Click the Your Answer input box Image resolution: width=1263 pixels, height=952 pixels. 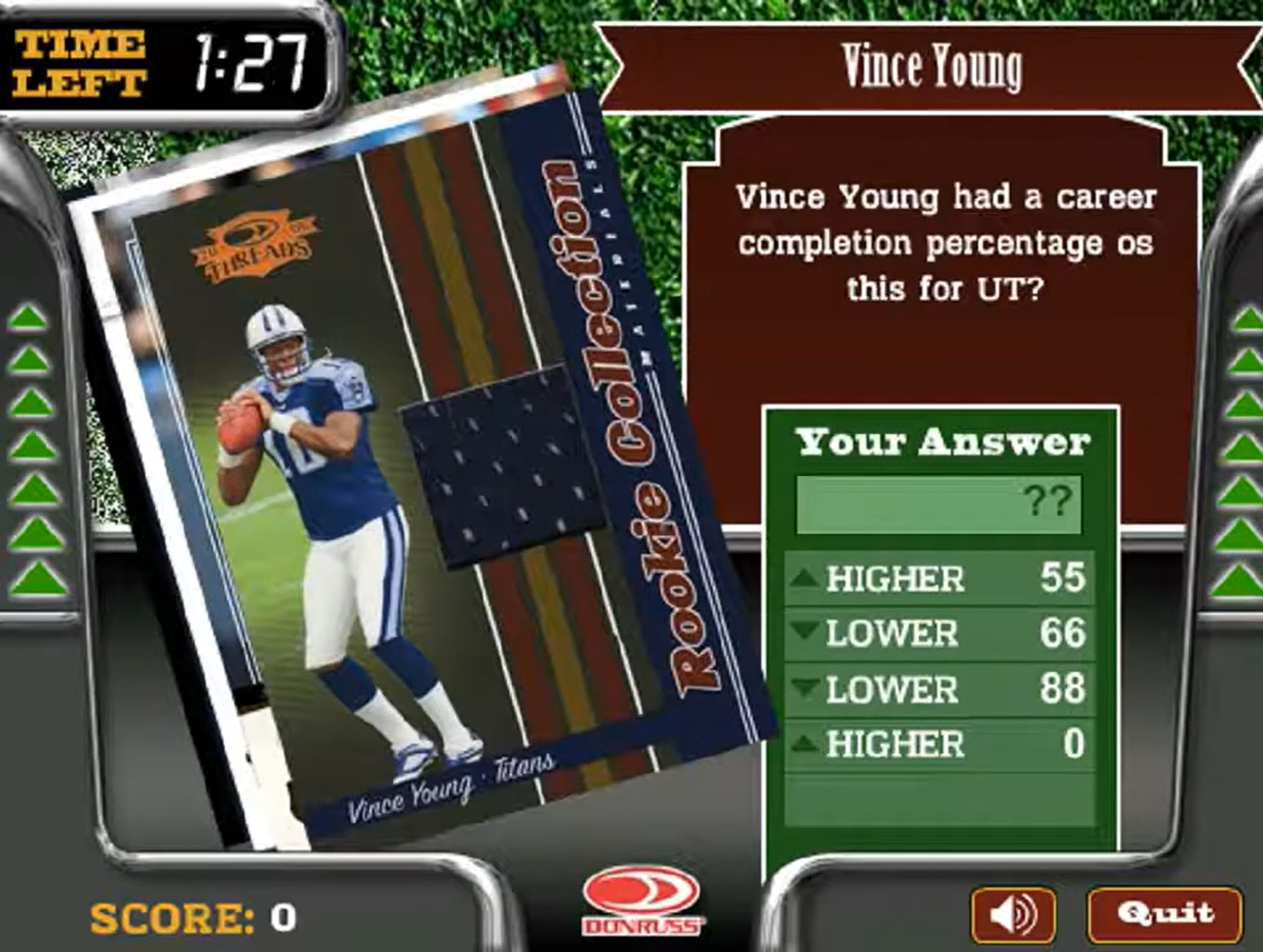tap(939, 504)
